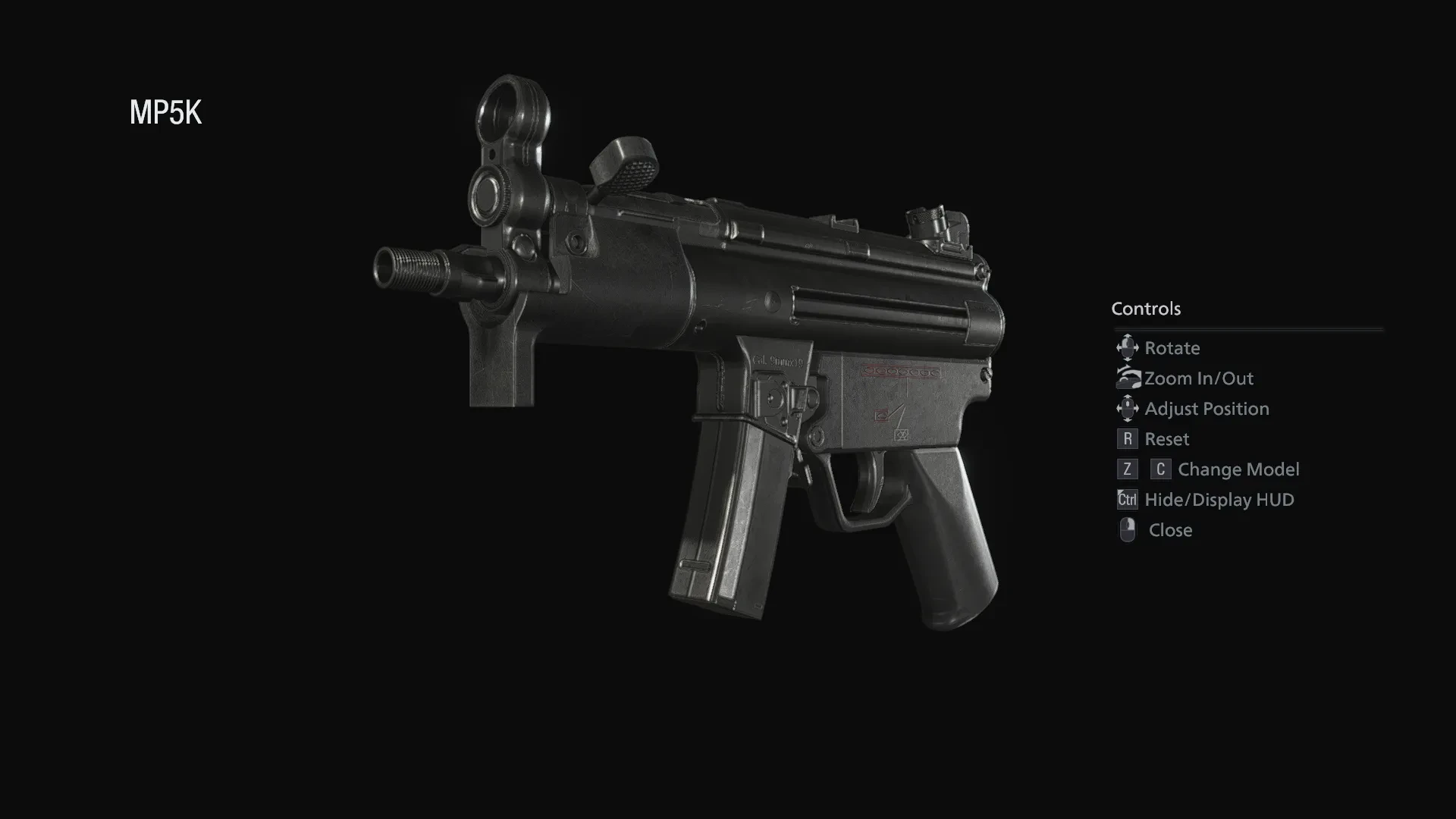Click the Controls panel heading
Viewport: 1456px width, 819px height.
pos(1146,309)
